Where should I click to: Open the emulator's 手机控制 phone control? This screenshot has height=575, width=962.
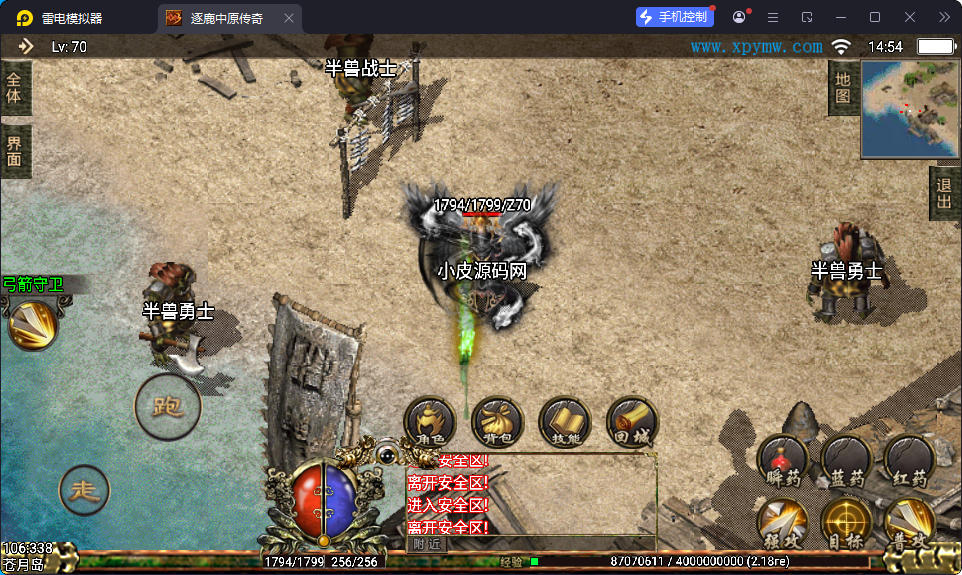point(675,17)
